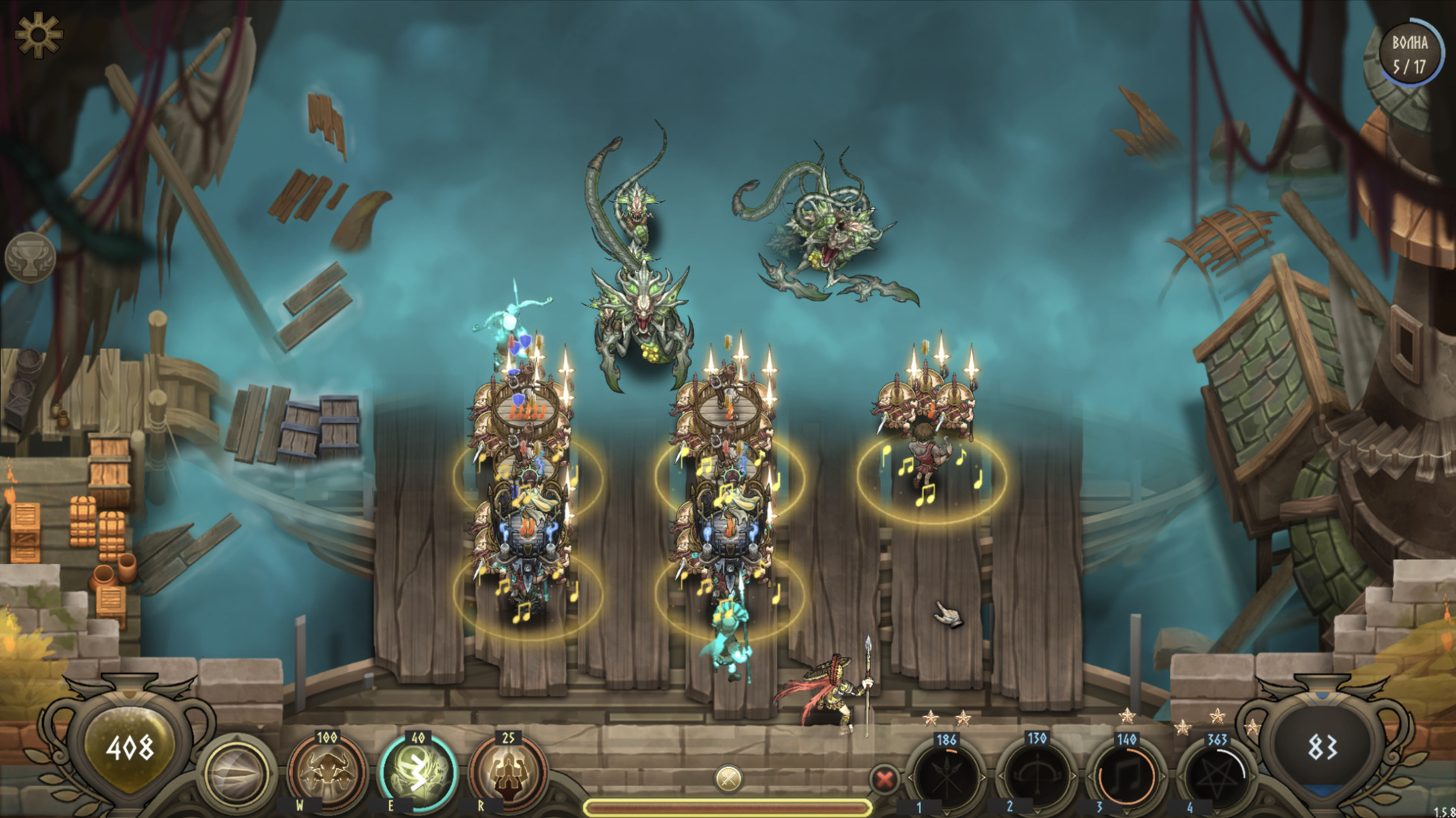This screenshot has height=818, width=1456.
Task: Cast the green lightning rune ability
Action: [418, 773]
